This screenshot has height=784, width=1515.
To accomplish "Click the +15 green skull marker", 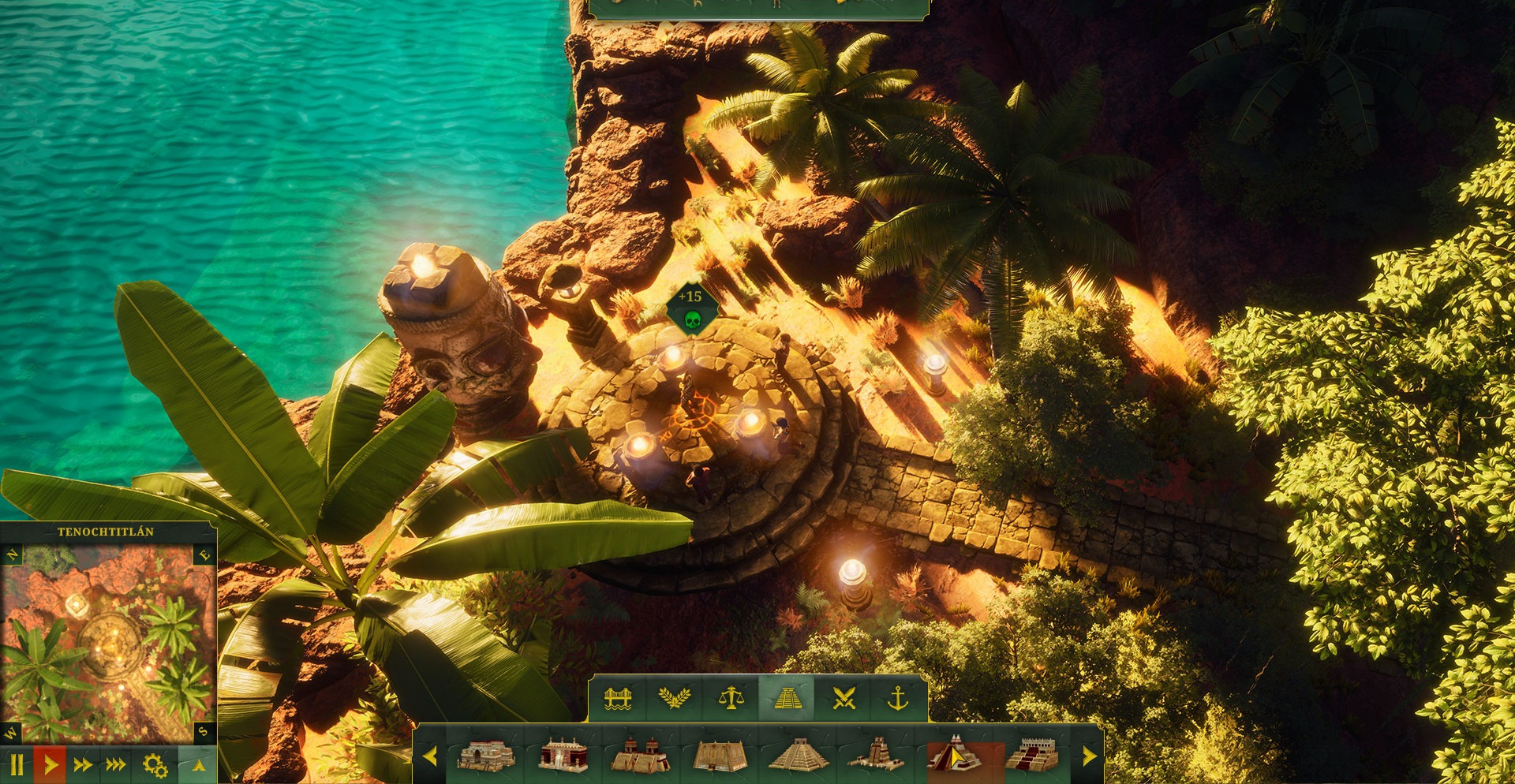I will click(x=691, y=308).
